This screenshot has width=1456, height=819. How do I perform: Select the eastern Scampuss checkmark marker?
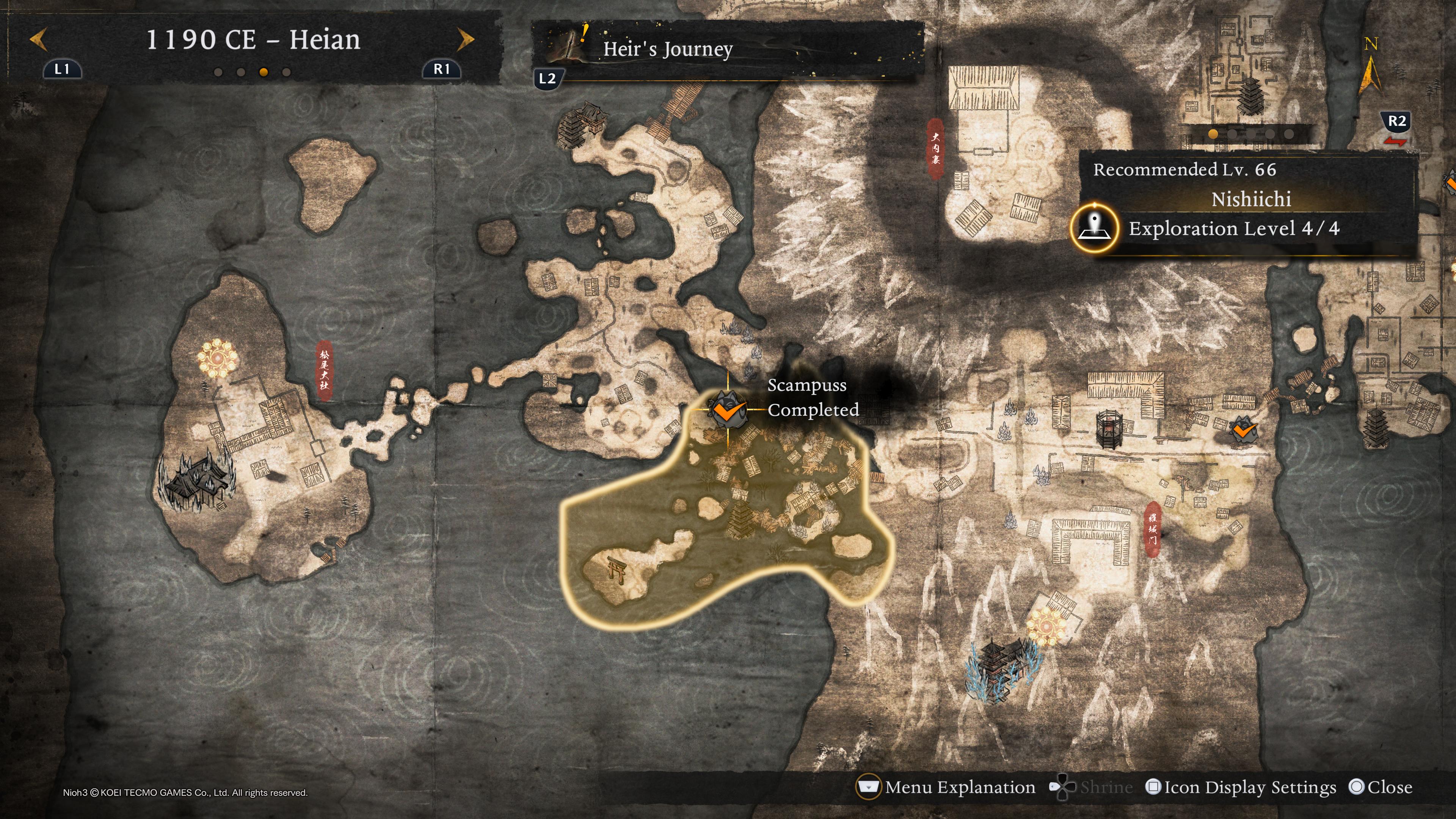pos(1243,431)
